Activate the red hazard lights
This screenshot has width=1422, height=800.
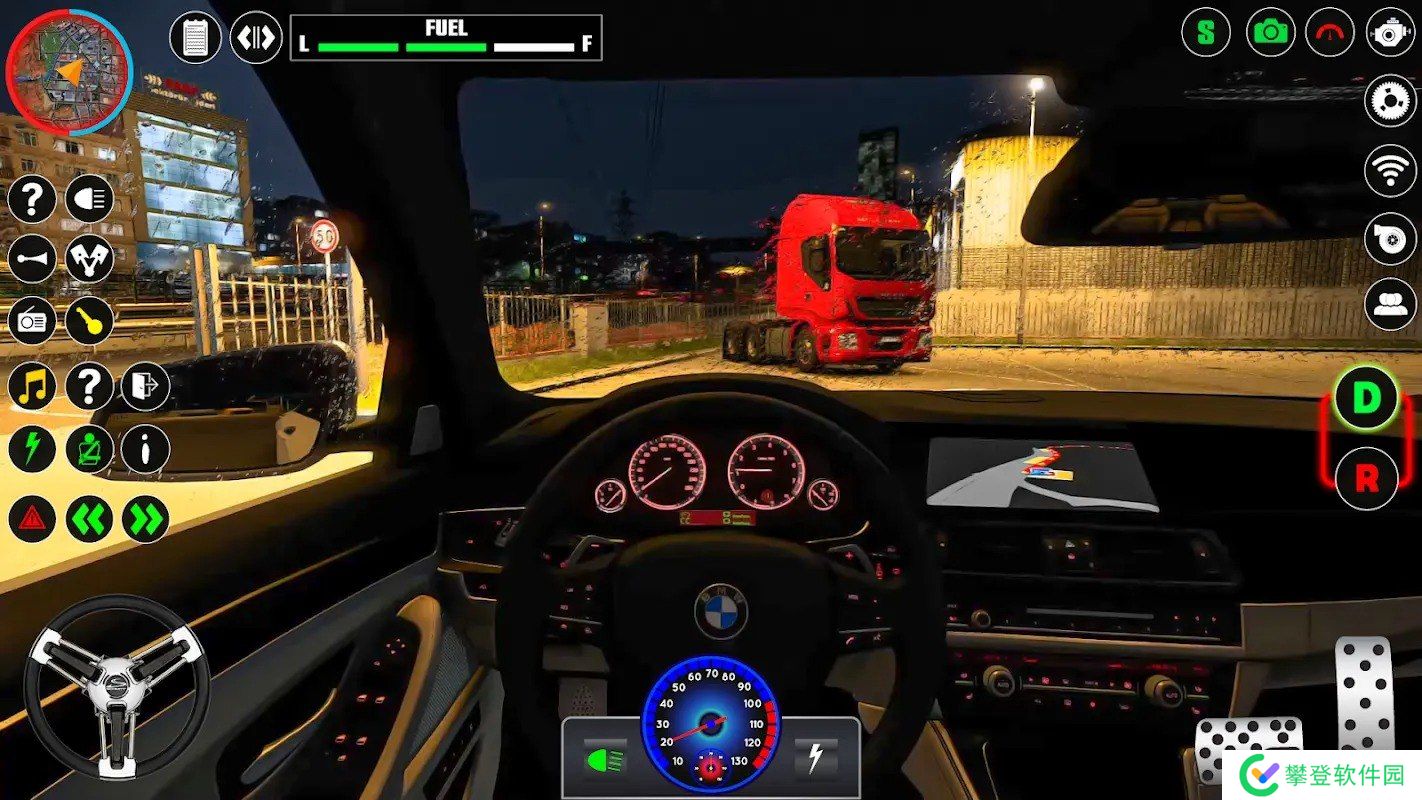(32, 519)
